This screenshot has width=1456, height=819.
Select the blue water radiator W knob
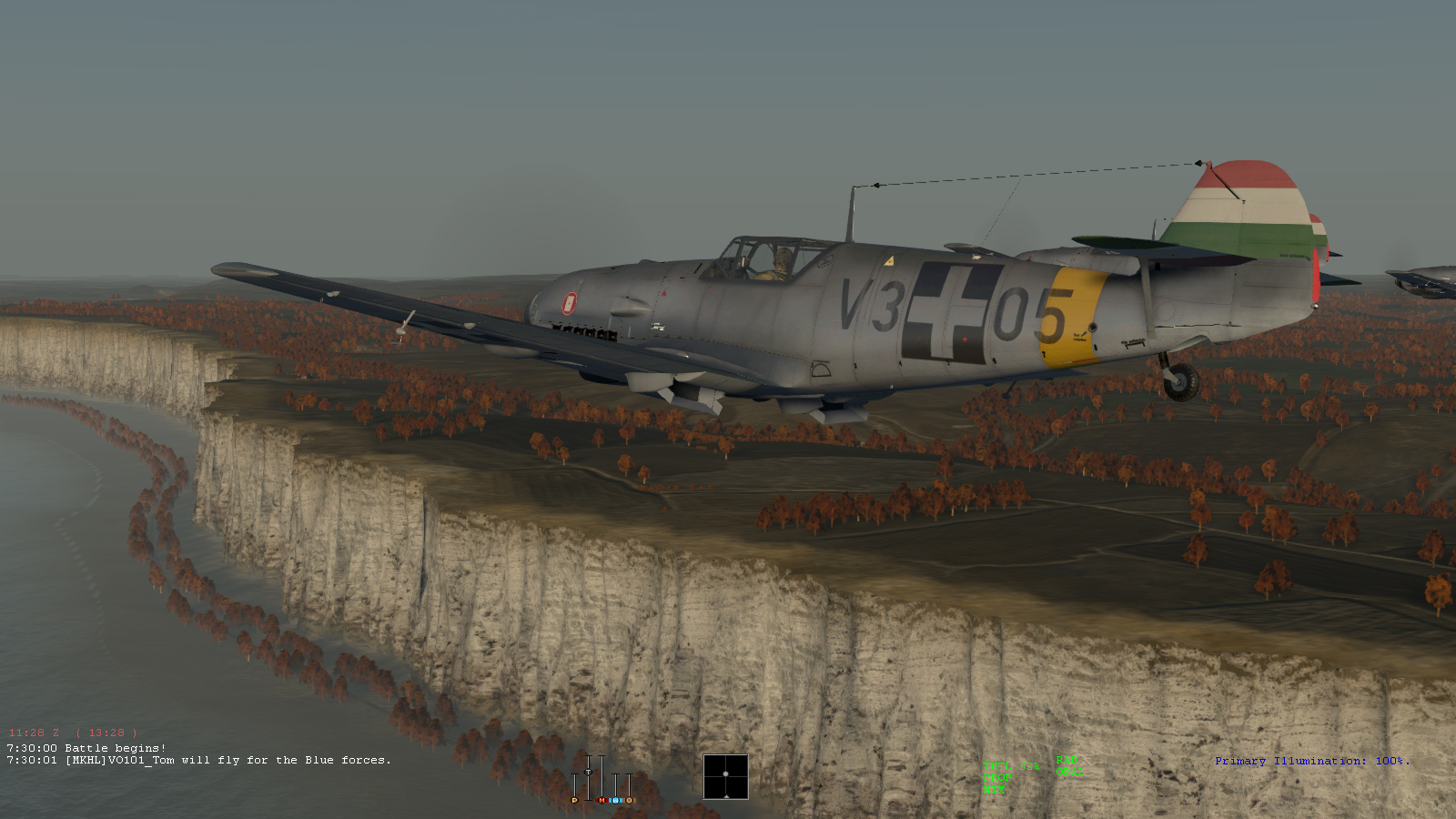[x=615, y=800]
